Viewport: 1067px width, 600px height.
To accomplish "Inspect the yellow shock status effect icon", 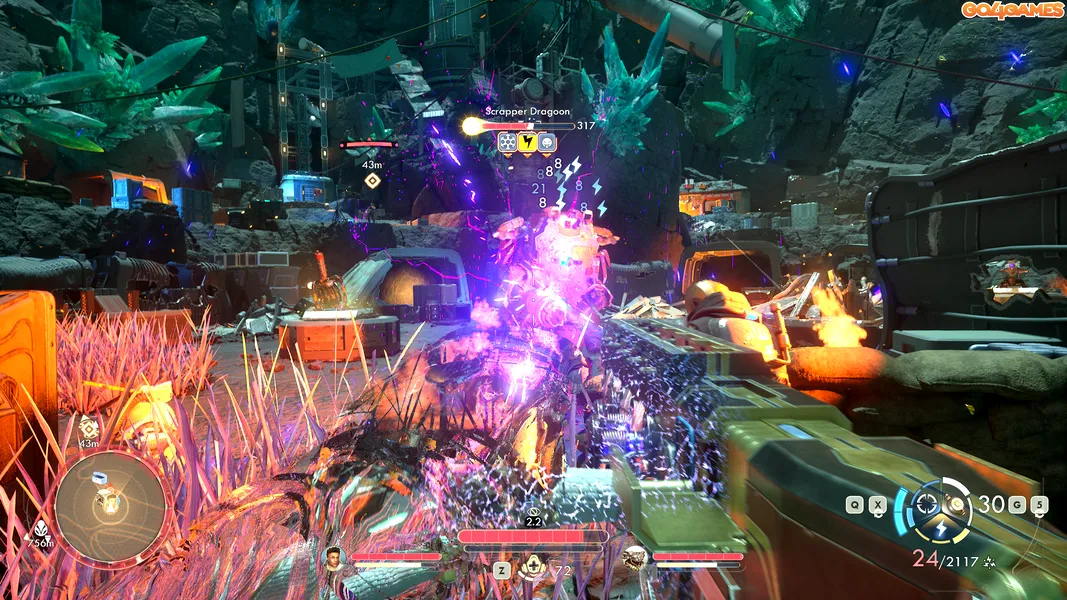I will 527,142.
